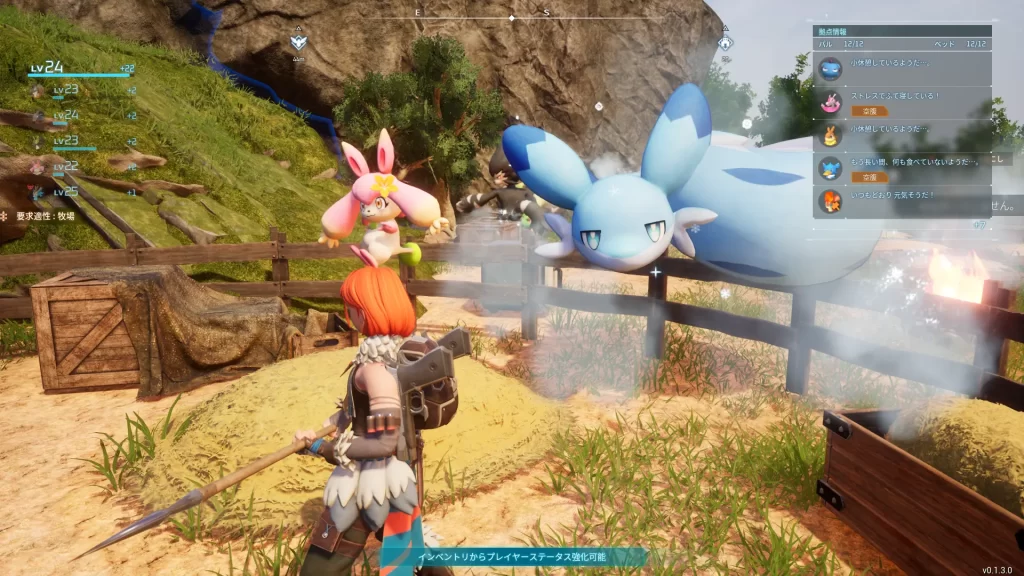Select the Lv22 pink pal in party list
This screenshot has width=1024, height=576.
pyautogui.click(x=66, y=166)
